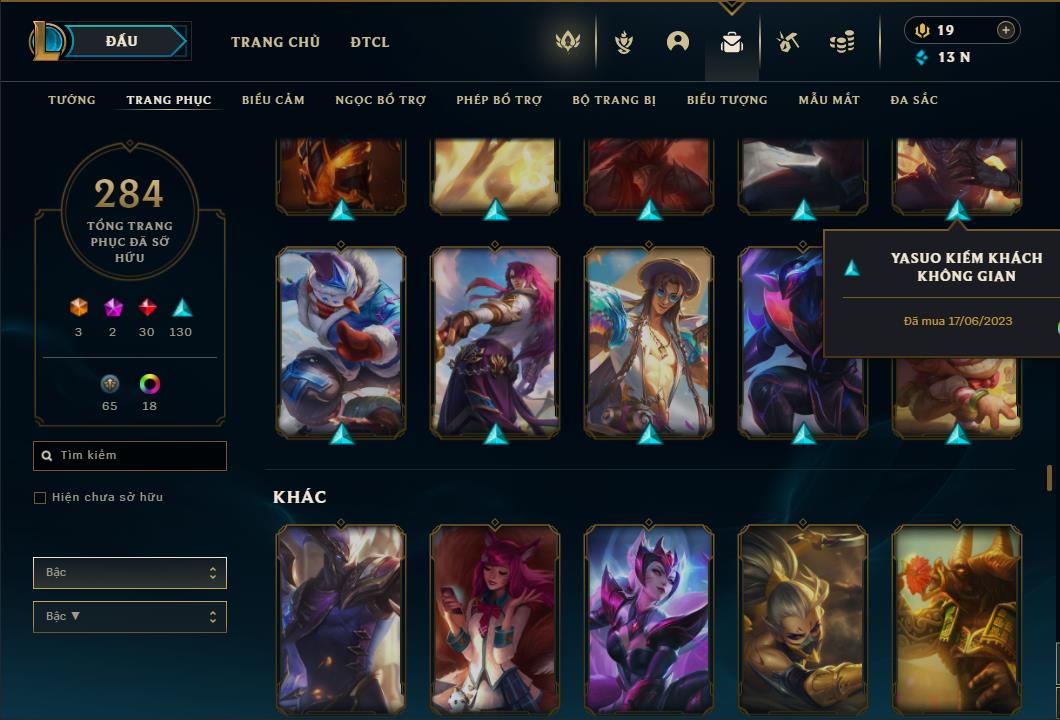Image resolution: width=1060 pixels, height=720 pixels.
Task: Open the ĐTCL menu
Action: [x=370, y=42]
